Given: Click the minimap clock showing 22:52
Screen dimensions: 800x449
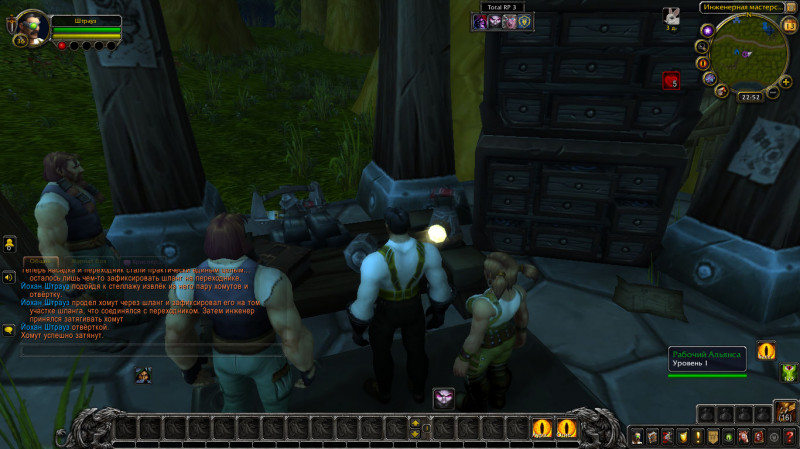Looking at the screenshot, I should (750, 97).
